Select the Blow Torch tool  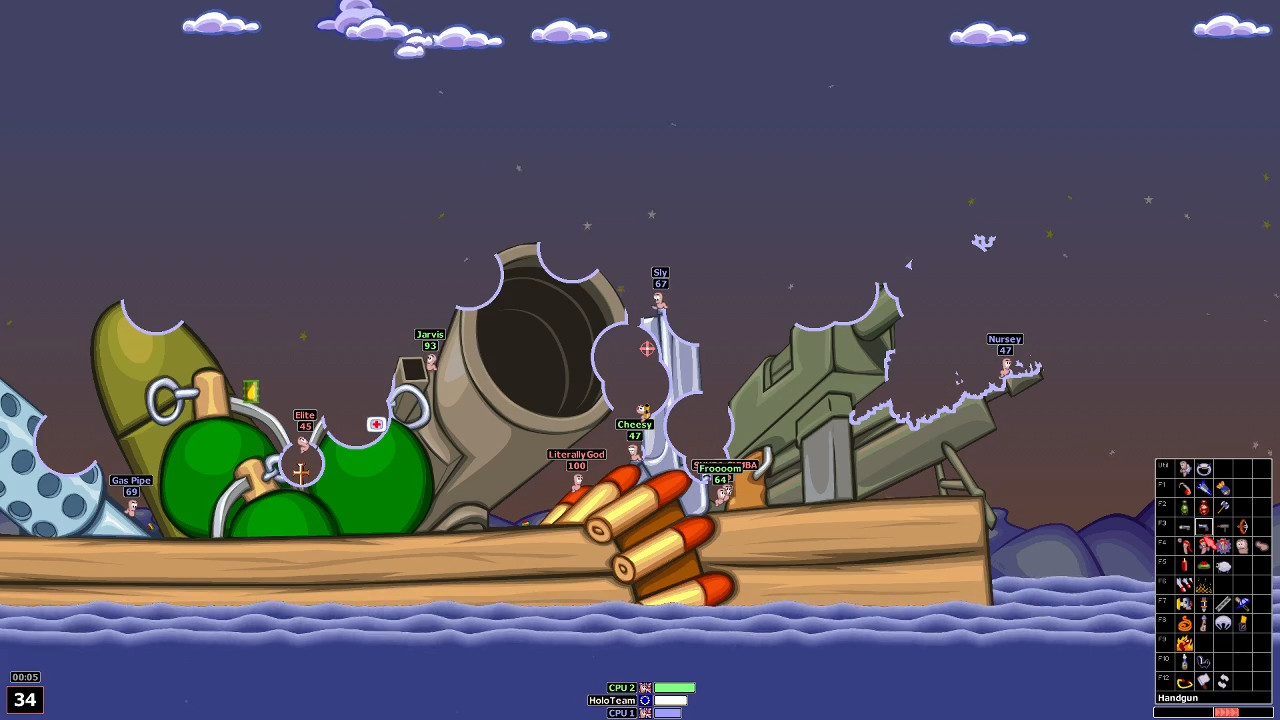(1185, 604)
